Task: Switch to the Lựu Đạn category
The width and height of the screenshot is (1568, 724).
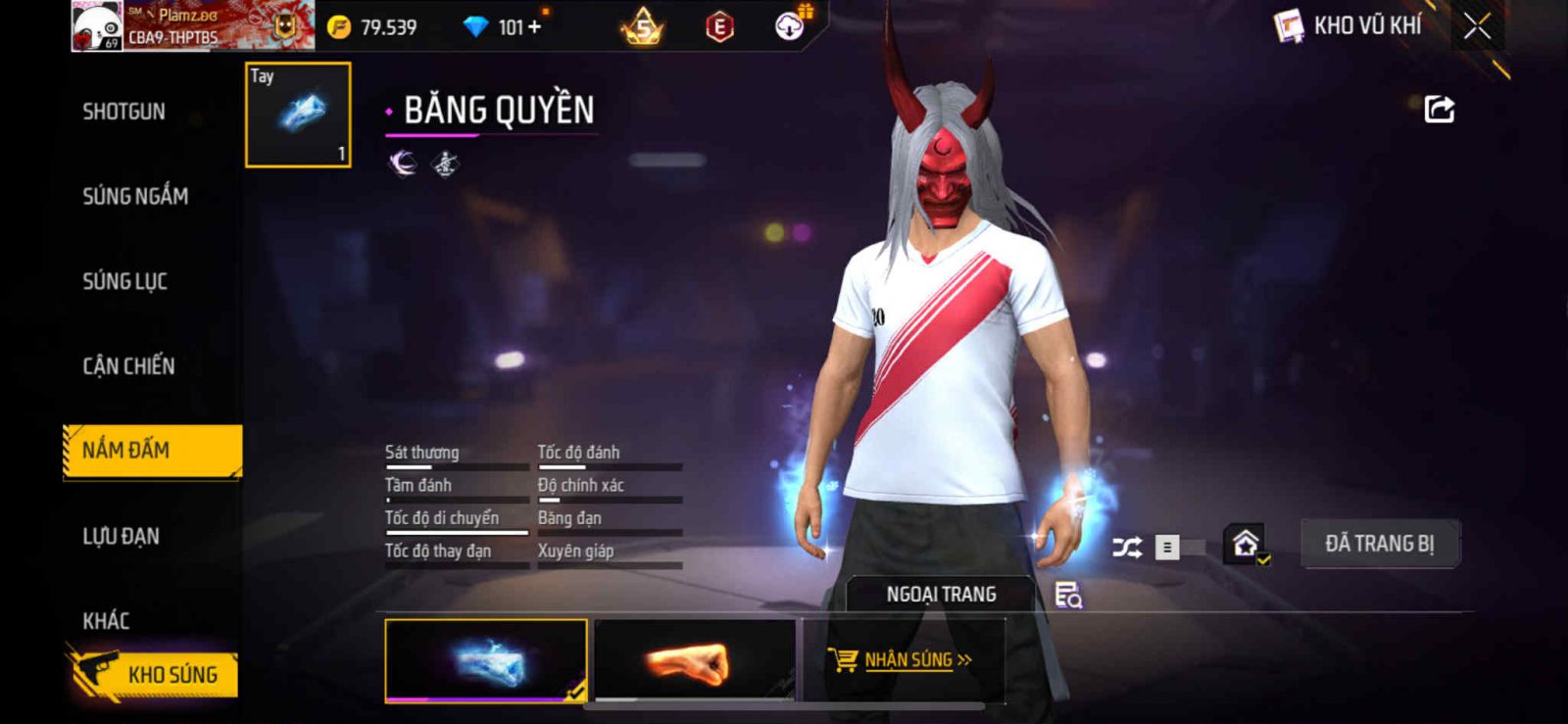Action: [121, 536]
